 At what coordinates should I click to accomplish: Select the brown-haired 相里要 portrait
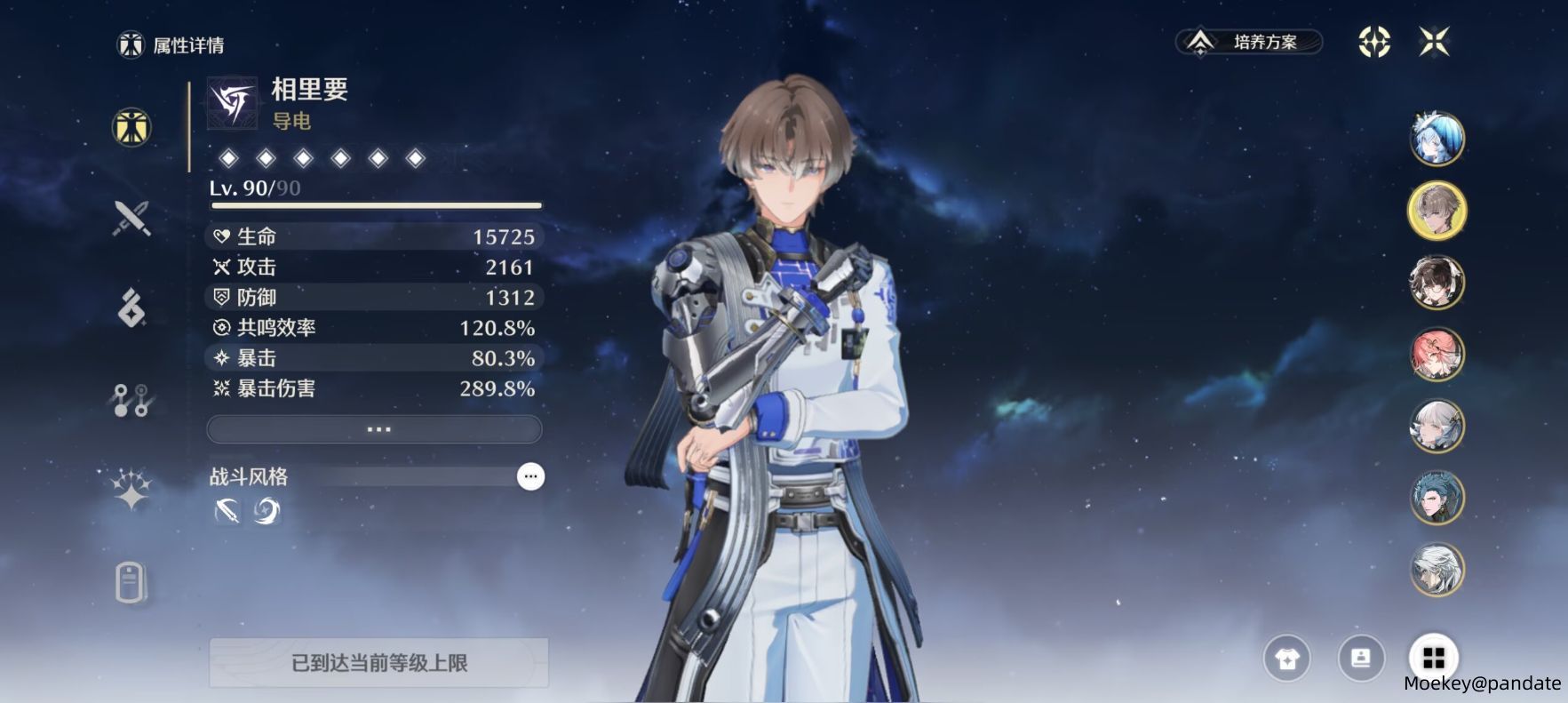click(x=1437, y=211)
